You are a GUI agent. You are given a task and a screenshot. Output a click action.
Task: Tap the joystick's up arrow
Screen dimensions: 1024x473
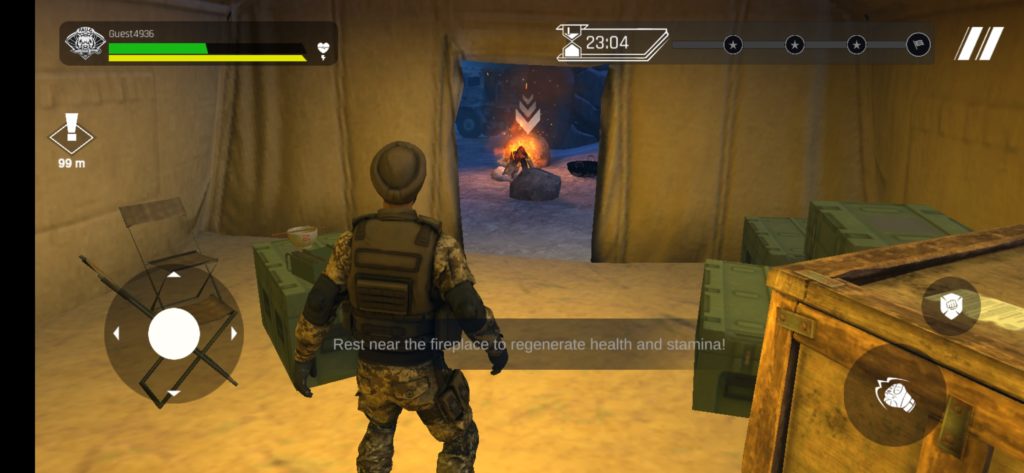174,274
